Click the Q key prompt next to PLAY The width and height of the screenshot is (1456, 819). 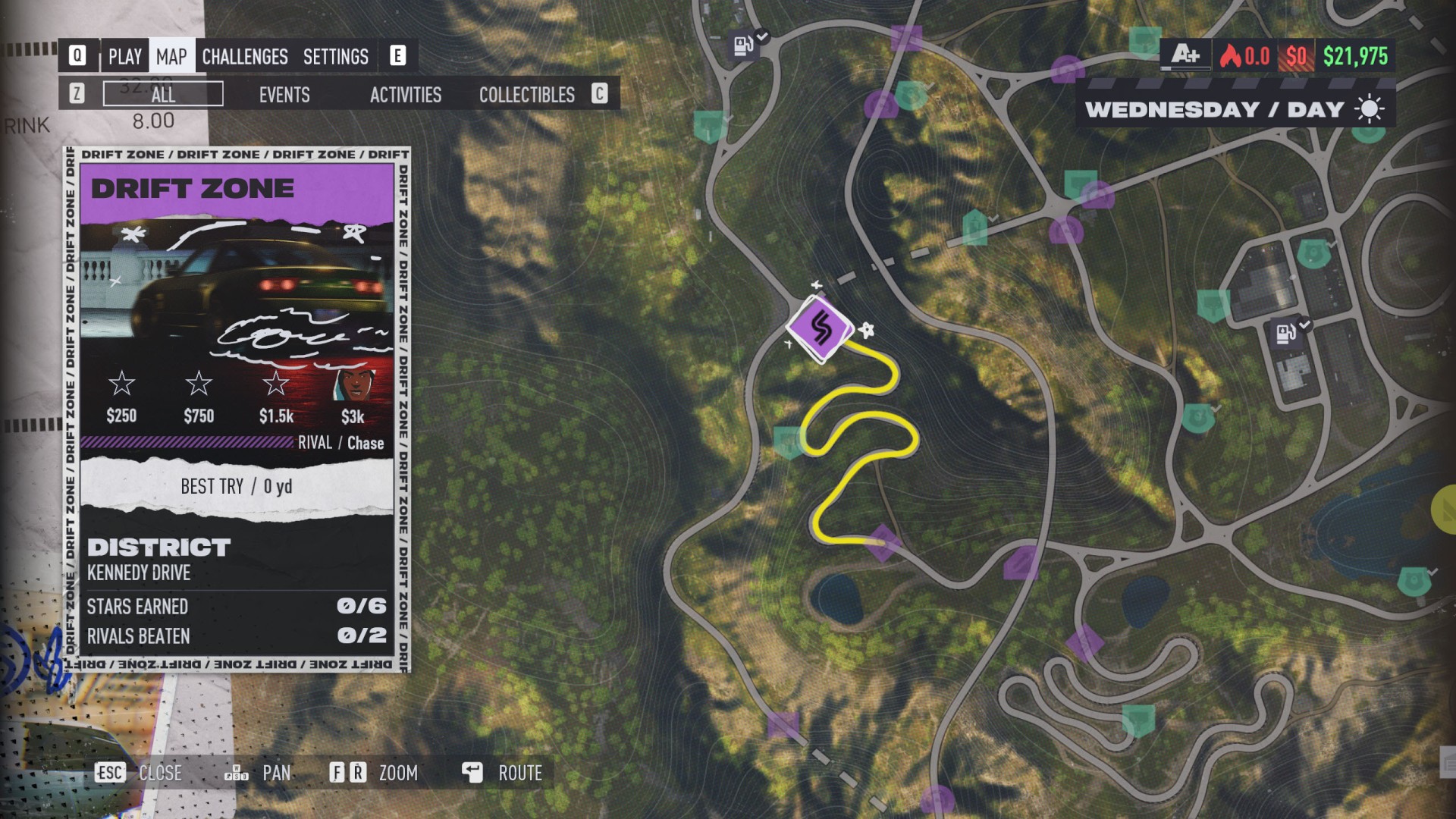(x=78, y=55)
